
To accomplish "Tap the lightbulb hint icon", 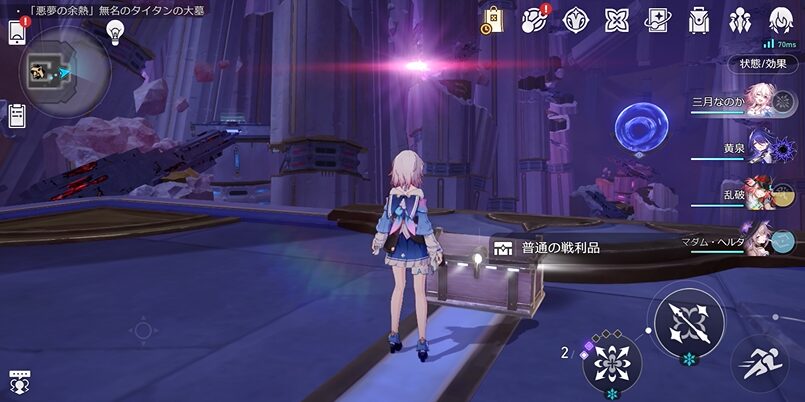I will coord(115,32).
